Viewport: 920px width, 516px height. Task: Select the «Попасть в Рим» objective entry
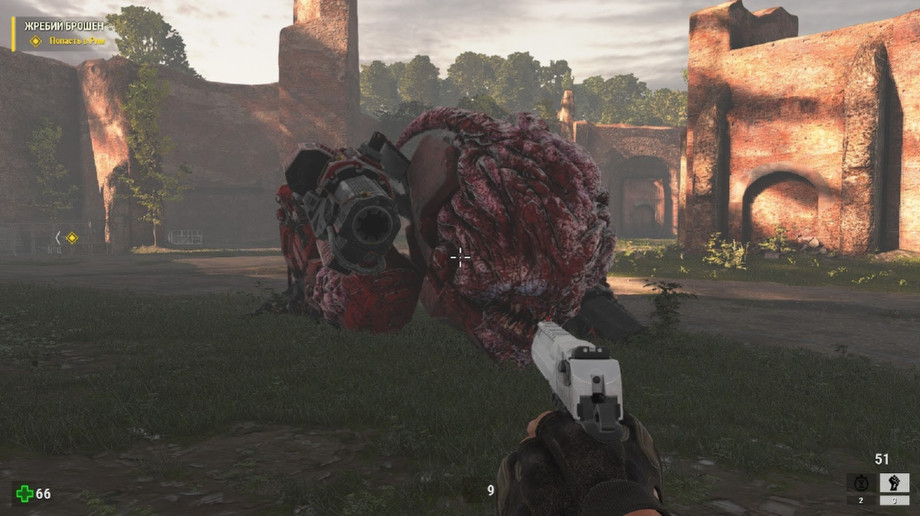77,41
